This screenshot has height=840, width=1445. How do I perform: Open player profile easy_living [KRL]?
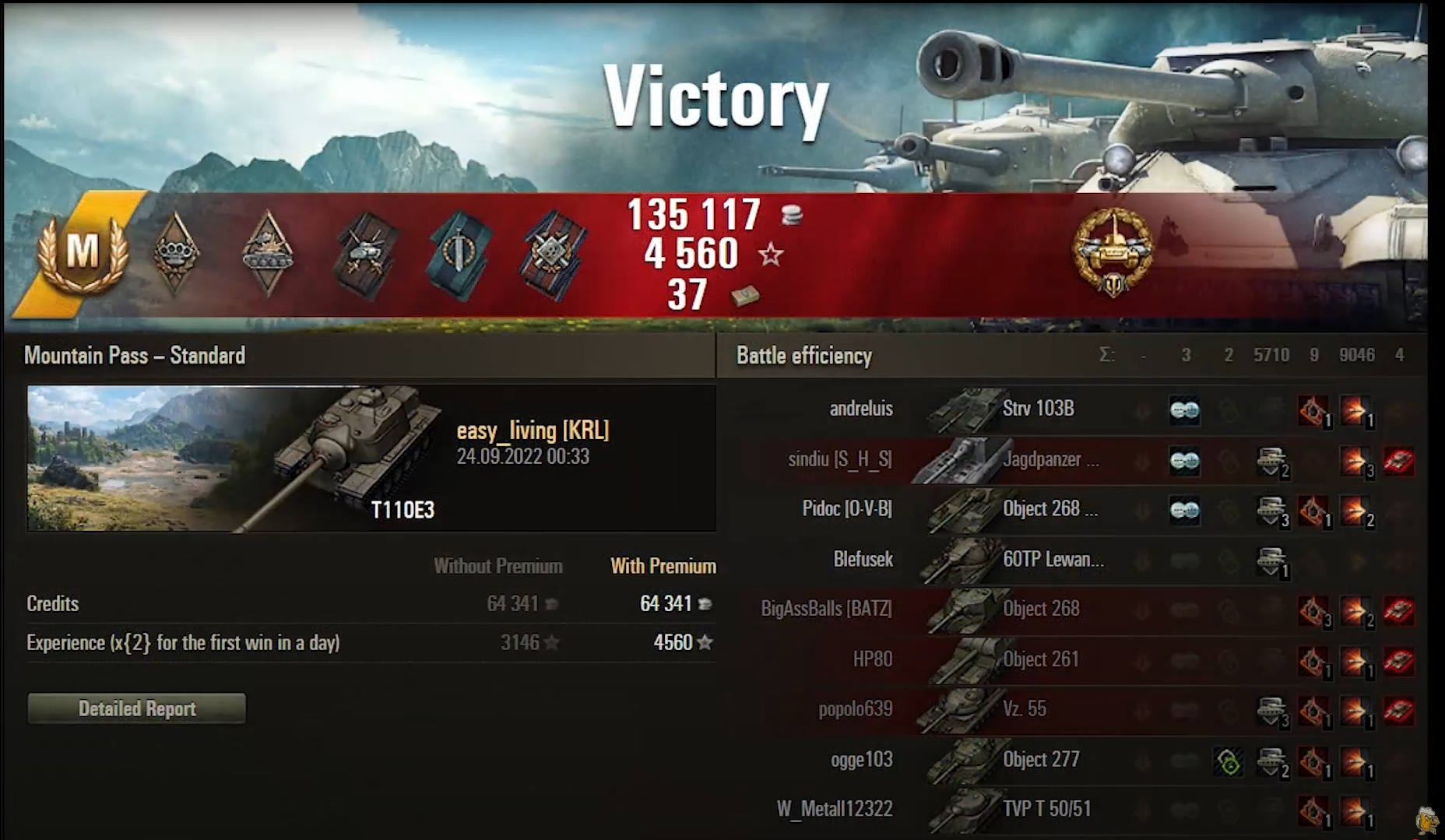pos(534,431)
